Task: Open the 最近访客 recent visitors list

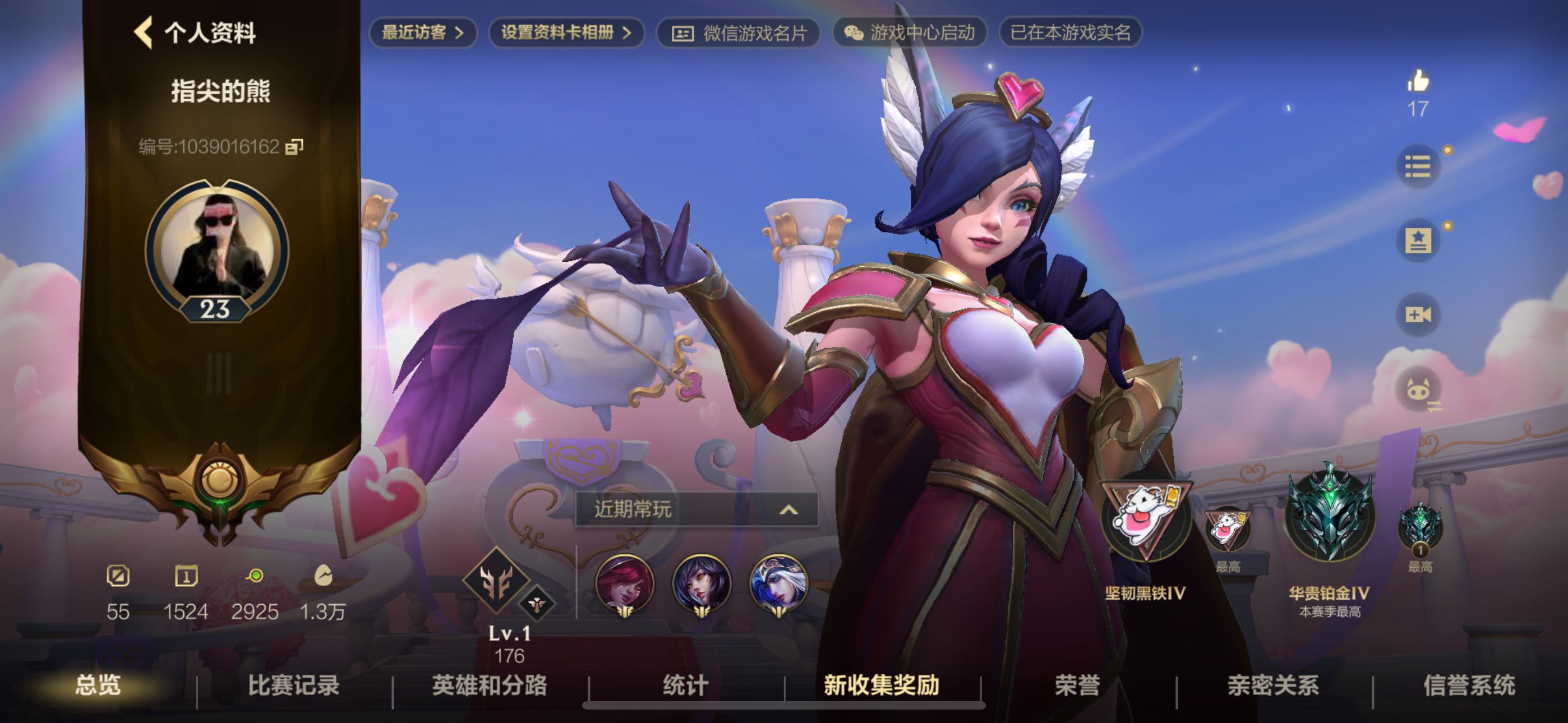Action: (422, 33)
